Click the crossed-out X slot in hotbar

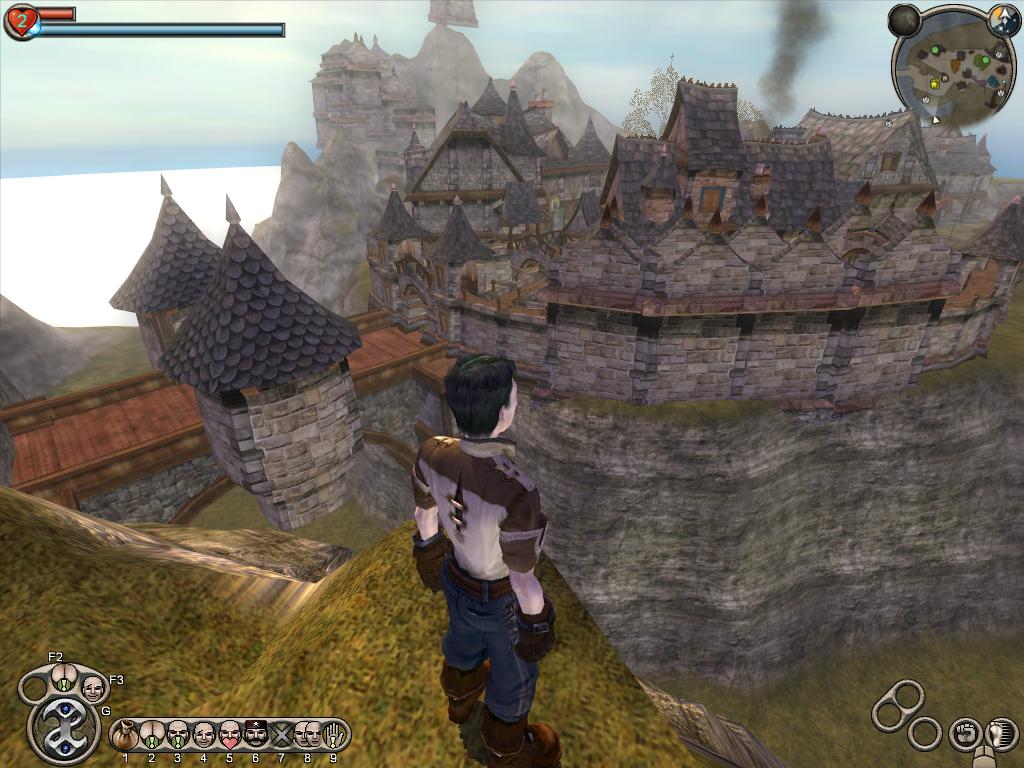coord(281,736)
